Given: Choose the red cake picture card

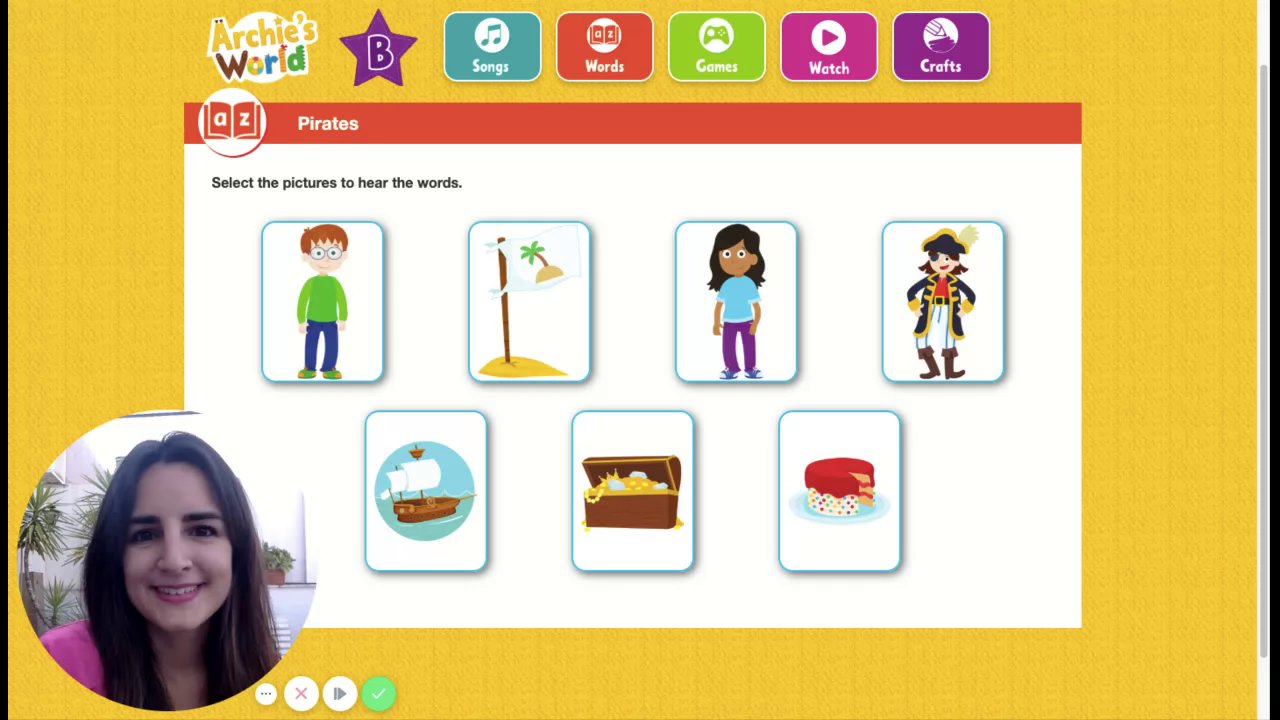Looking at the screenshot, I should click(x=840, y=491).
